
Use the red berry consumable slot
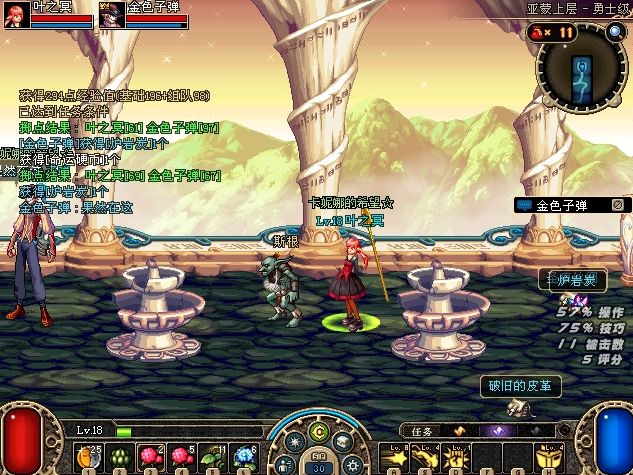tap(150, 454)
